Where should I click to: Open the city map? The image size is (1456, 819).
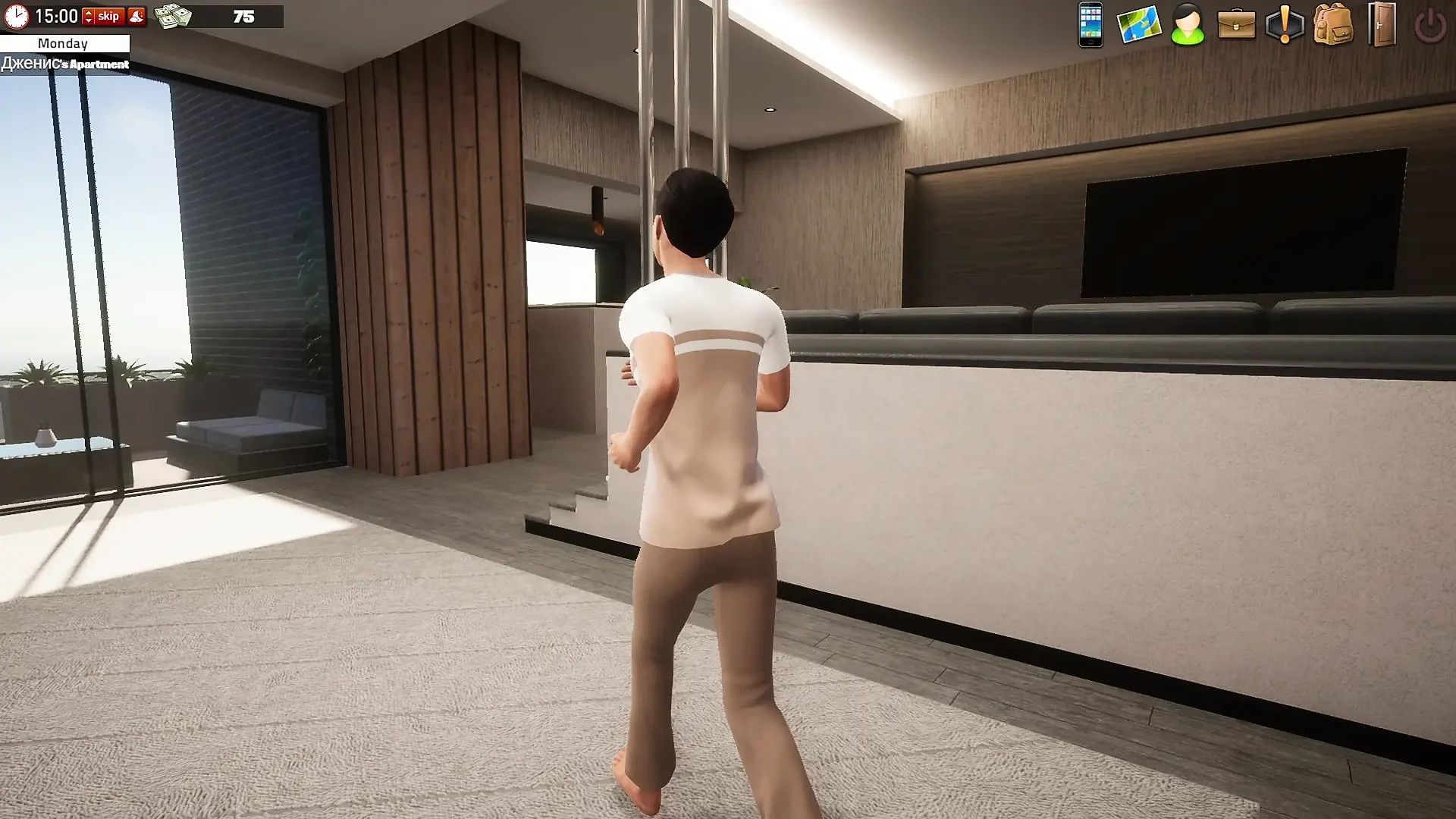click(x=1139, y=24)
